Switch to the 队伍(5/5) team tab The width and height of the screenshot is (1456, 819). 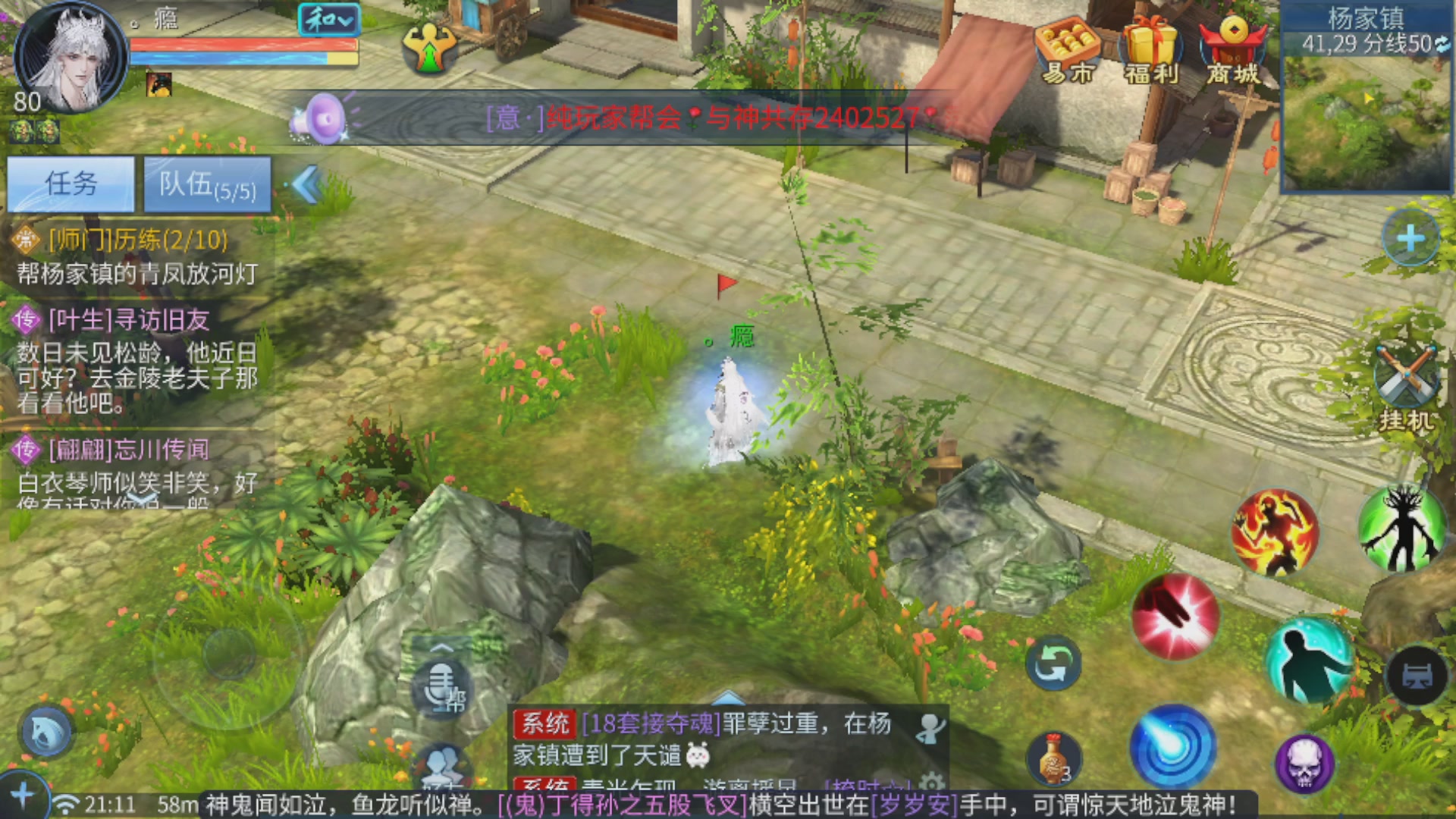[206, 184]
